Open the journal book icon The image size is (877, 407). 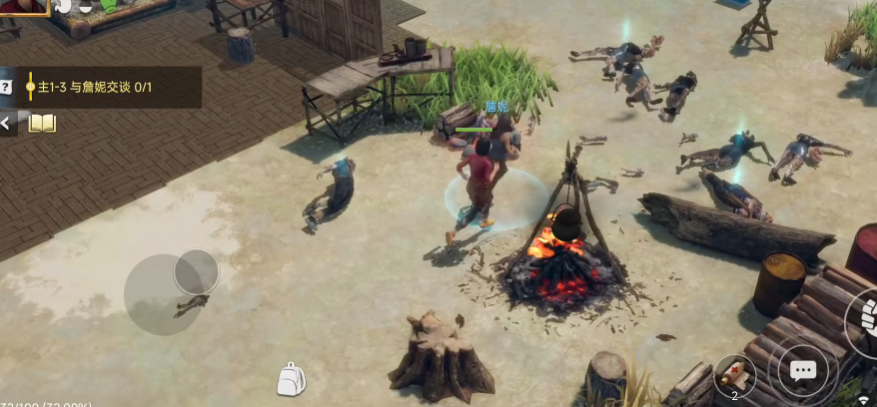click(x=42, y=123)
